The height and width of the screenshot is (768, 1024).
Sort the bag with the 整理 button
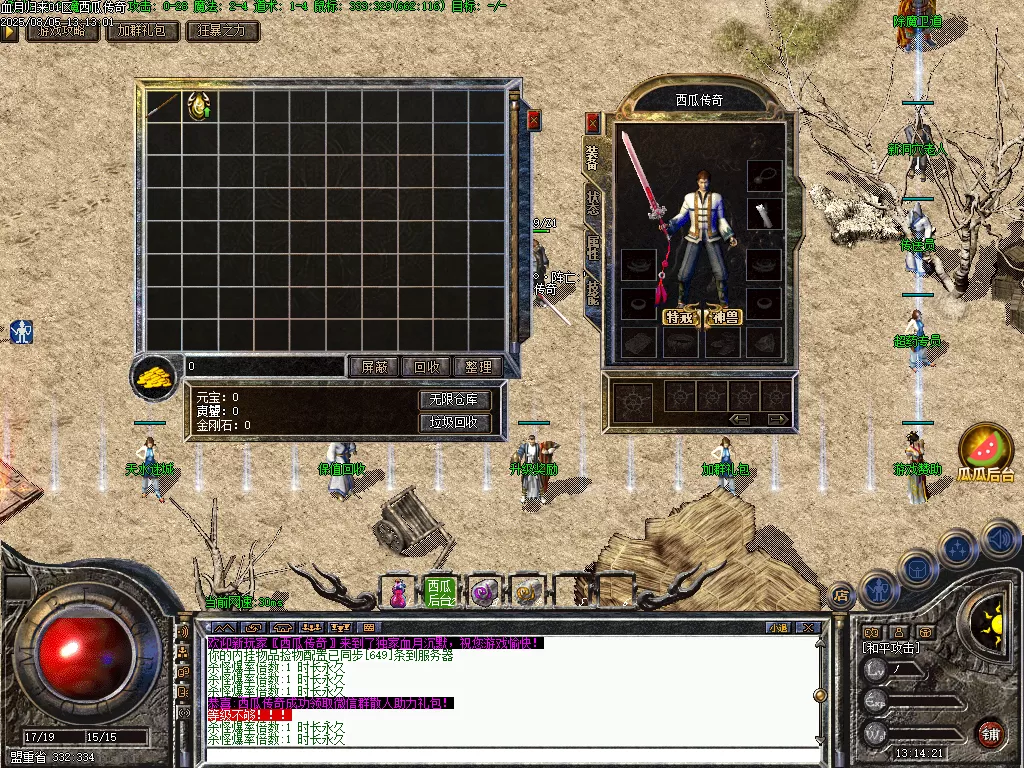478,367
